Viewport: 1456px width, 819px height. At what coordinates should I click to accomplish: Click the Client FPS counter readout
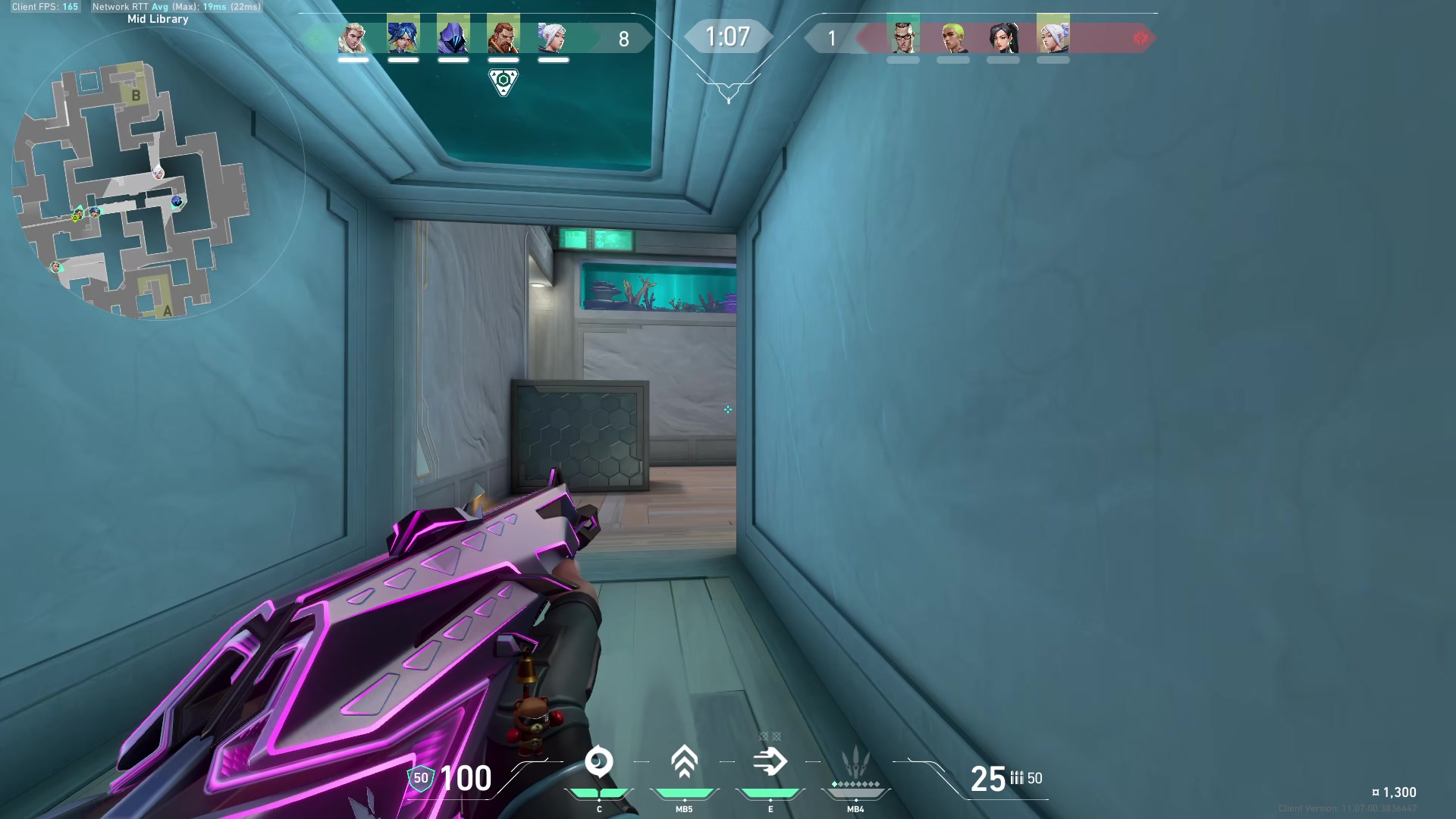[45, 6]
